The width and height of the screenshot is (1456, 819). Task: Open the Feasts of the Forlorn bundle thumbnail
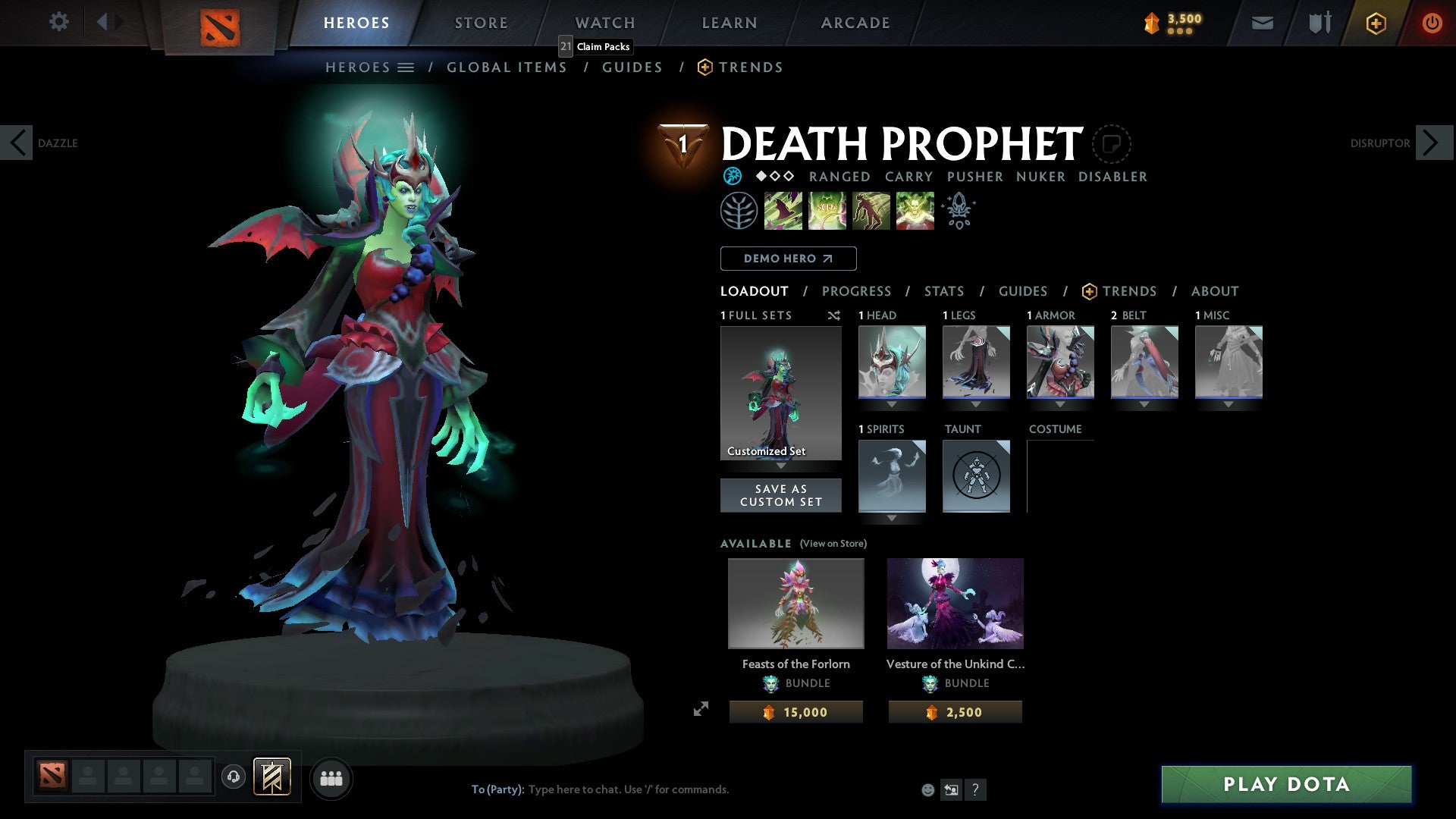795,603
